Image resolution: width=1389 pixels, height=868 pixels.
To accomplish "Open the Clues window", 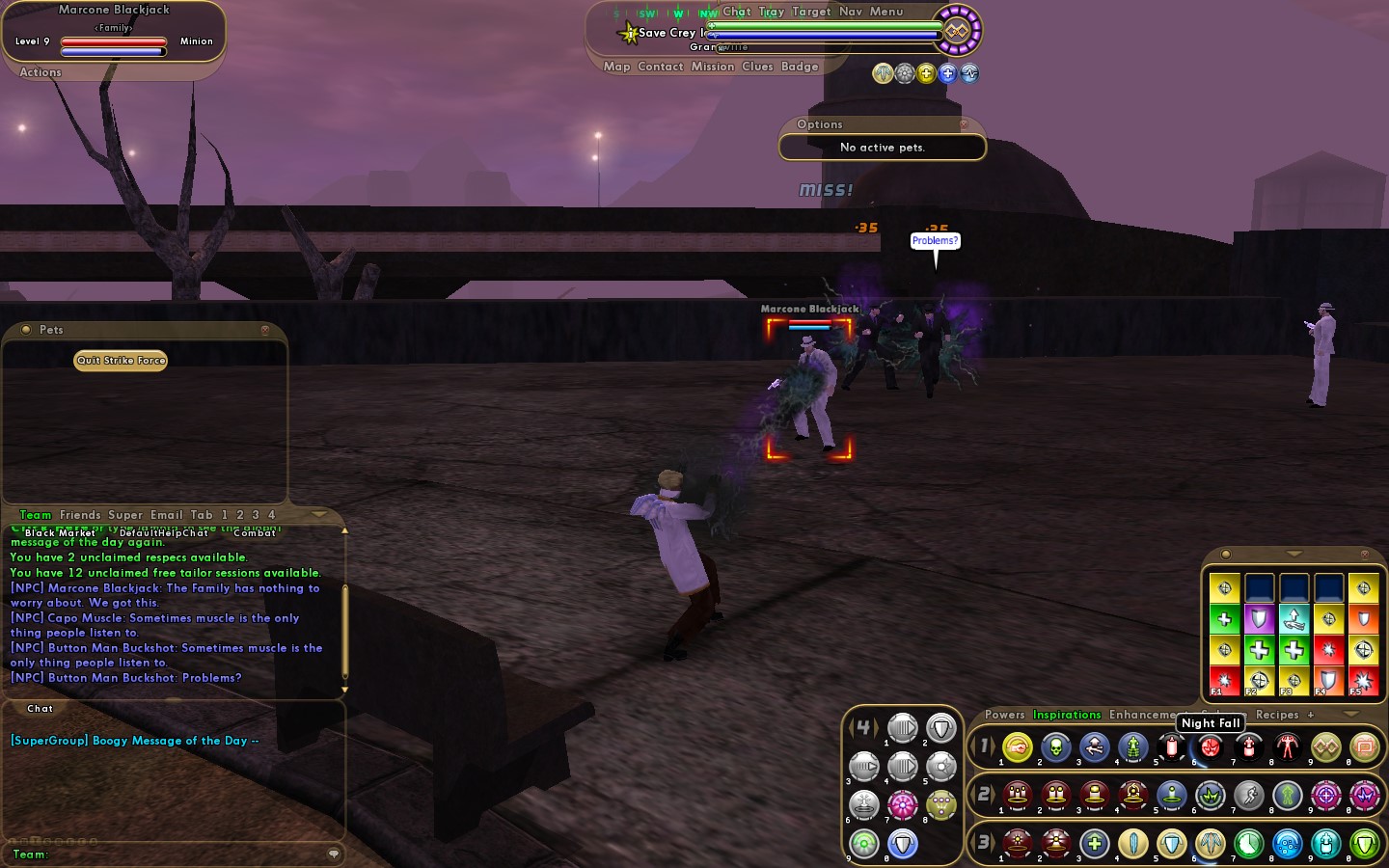I will (757, 67).
